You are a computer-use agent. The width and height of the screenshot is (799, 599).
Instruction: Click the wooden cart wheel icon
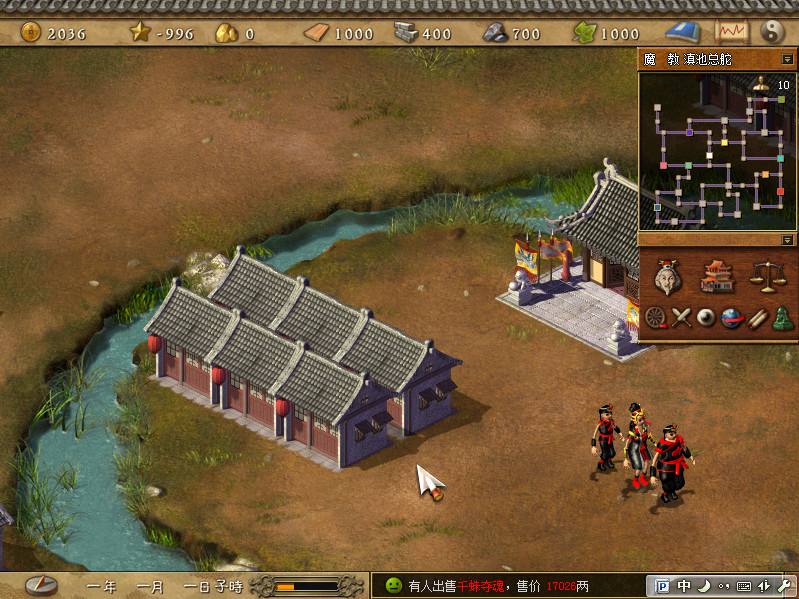click(656, 318)
